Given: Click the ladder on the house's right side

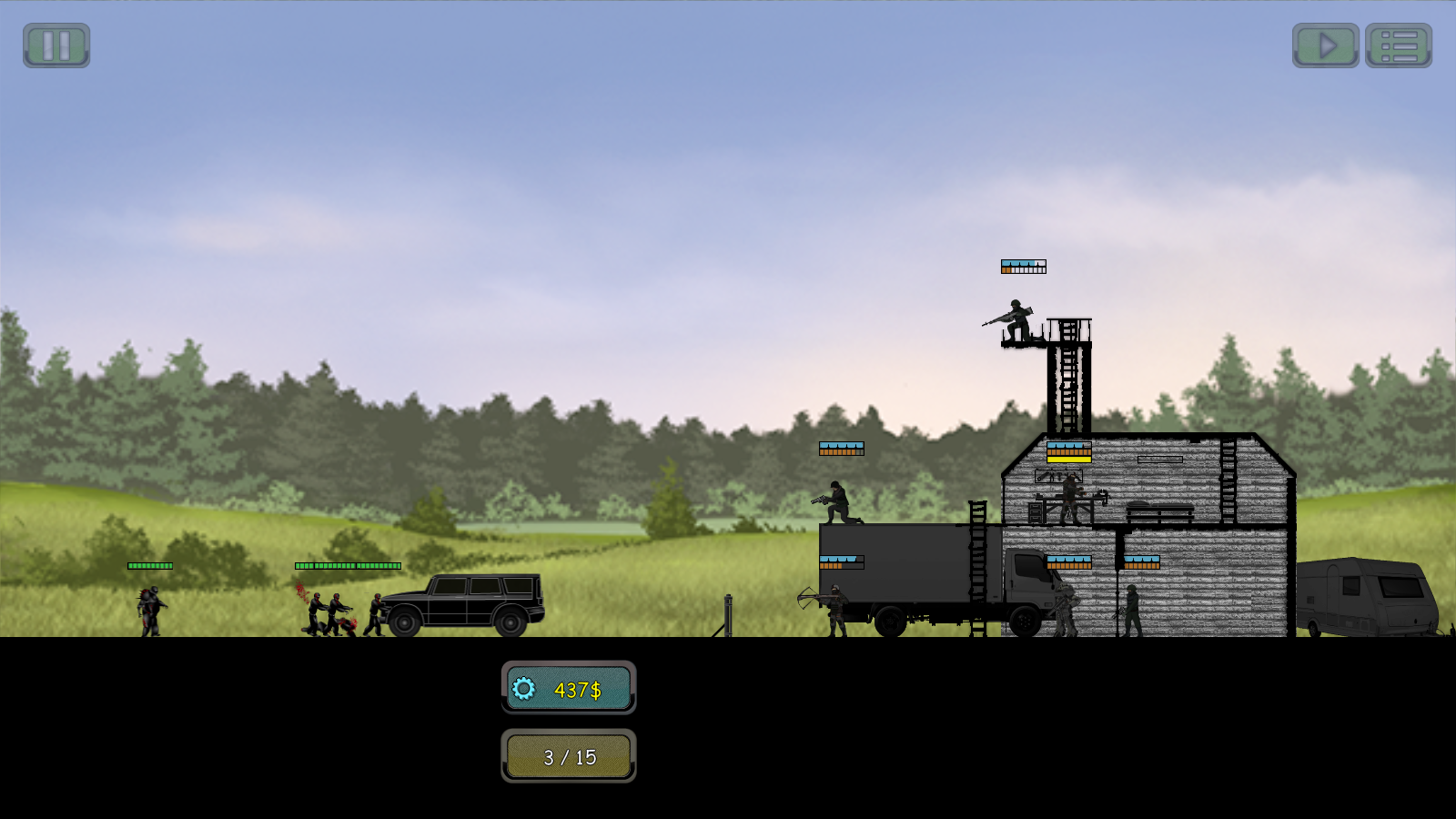Looking at the screenshot, I should 1230,480.
